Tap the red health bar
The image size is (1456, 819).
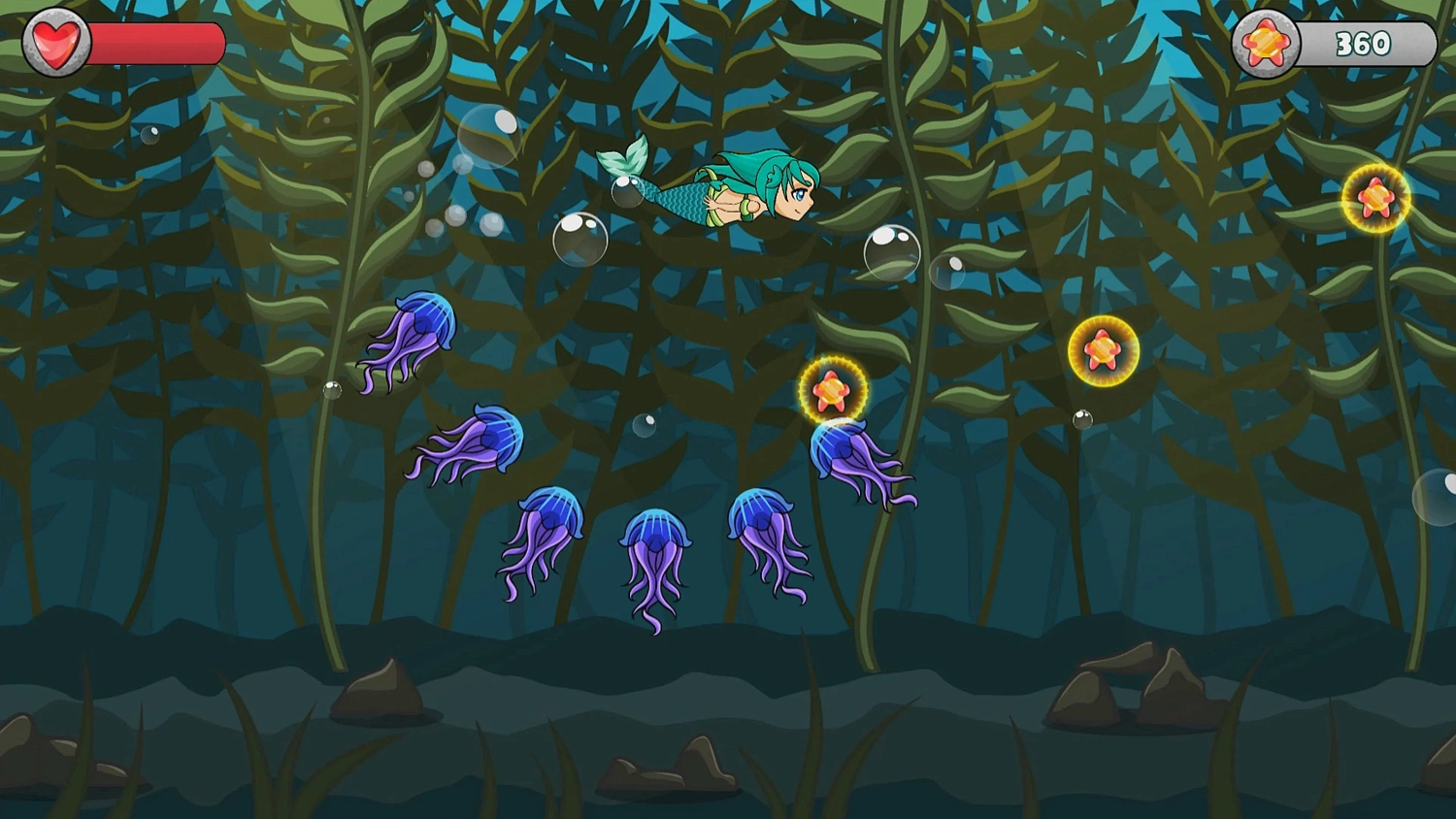click(x=155, y=41)
